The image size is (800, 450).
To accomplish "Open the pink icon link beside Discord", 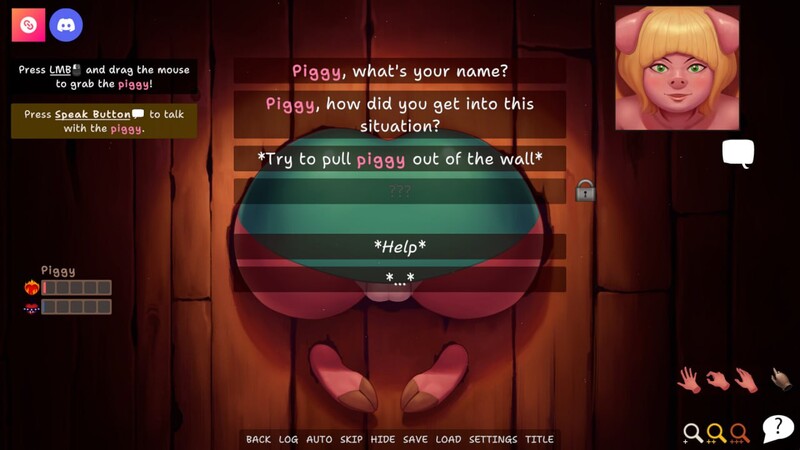I will point(28,25).
